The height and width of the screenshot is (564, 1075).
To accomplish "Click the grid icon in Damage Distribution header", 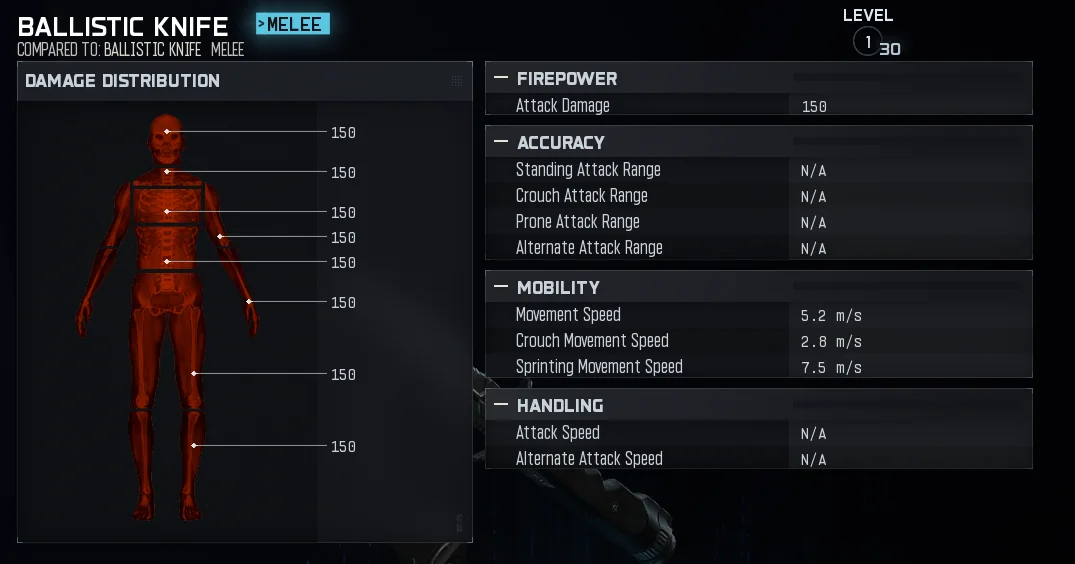I will click(457, 81).
